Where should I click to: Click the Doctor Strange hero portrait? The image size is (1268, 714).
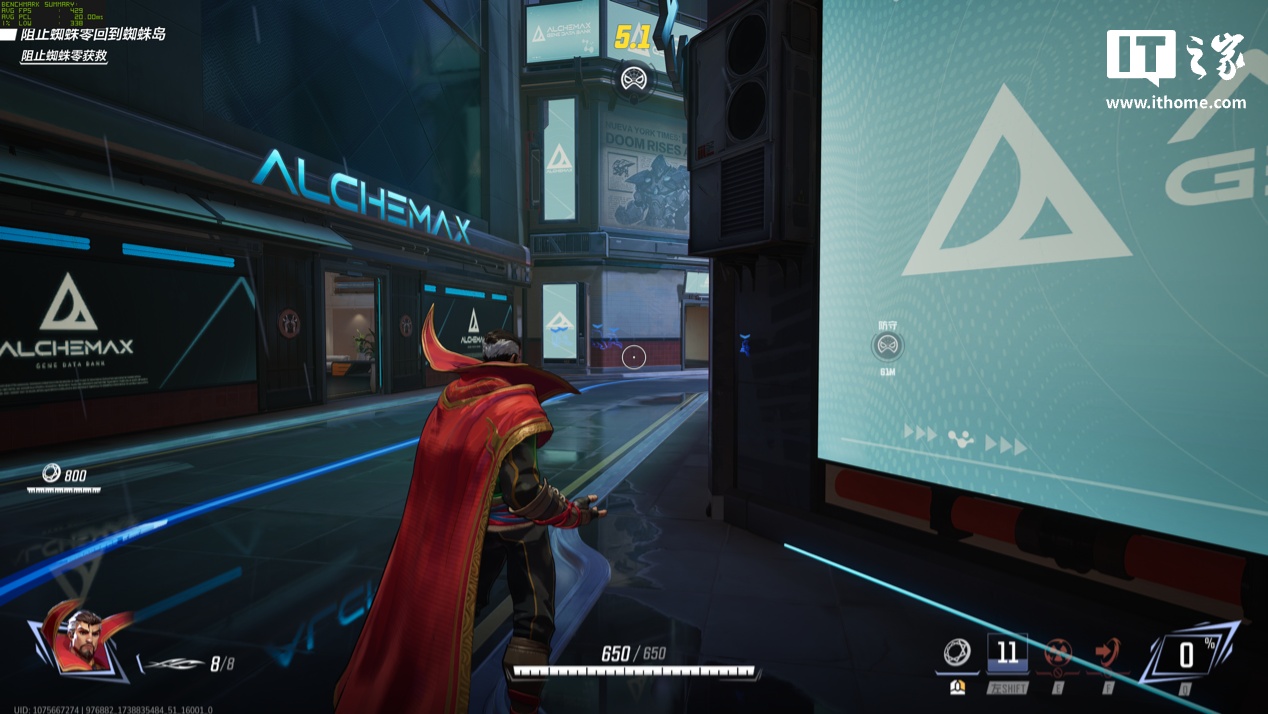(x=82, y=640)
